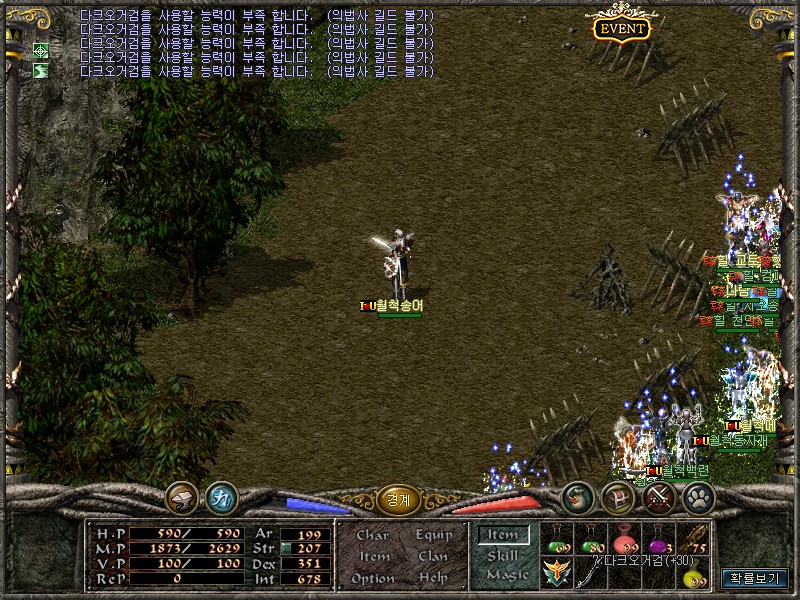Click the round gold button between the gauges

(398, 500)
